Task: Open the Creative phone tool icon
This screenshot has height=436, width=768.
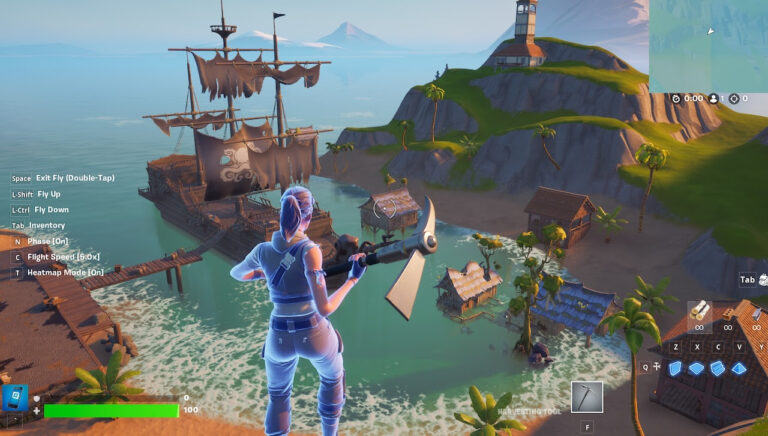Action: [x=16, y=399]
